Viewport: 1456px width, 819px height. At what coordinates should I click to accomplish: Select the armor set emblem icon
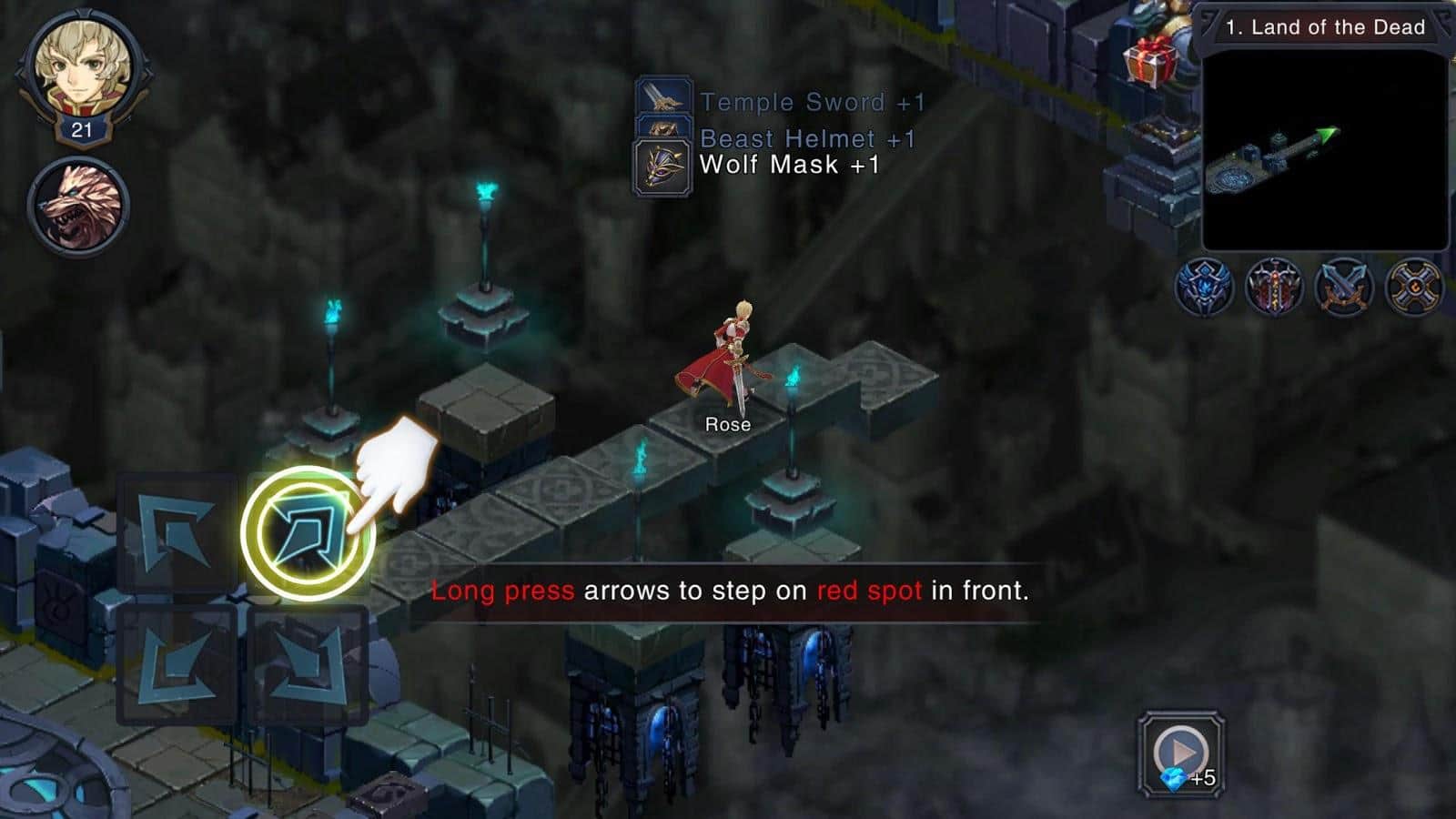coord(1274,283)
